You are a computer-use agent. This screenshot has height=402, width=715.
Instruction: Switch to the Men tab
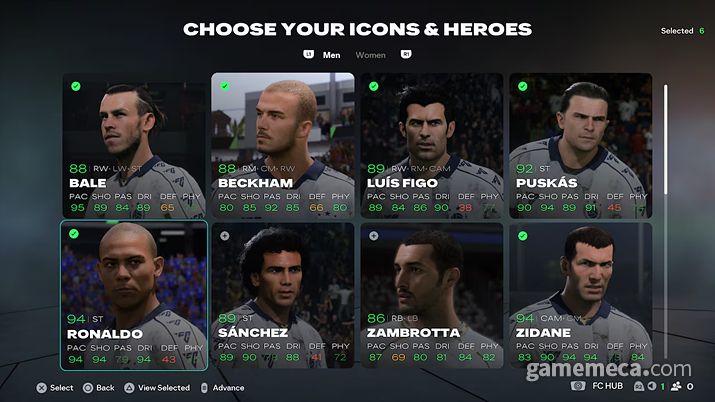tap(332, 55)
